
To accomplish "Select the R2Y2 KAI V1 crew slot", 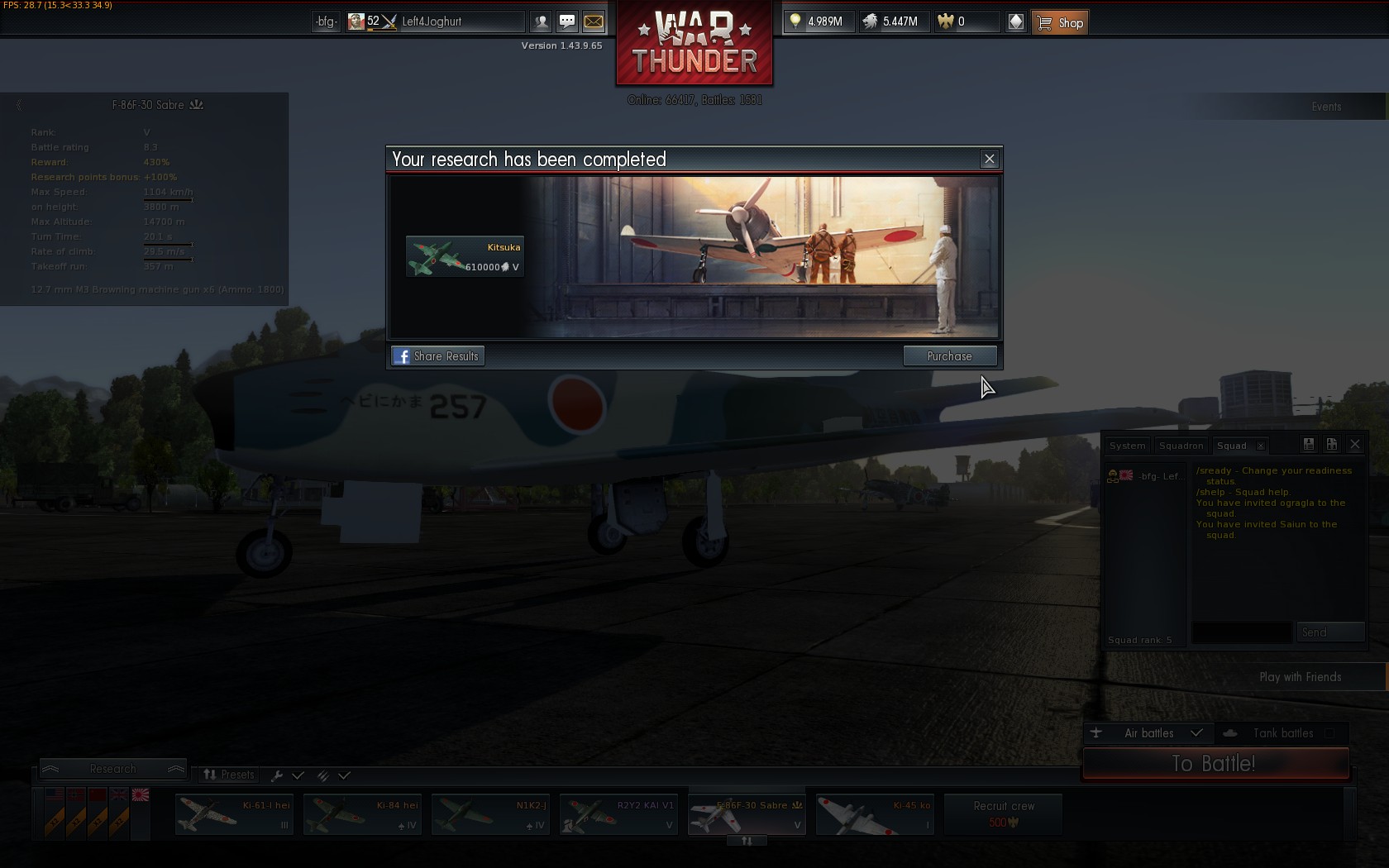I will click(618, 814).
